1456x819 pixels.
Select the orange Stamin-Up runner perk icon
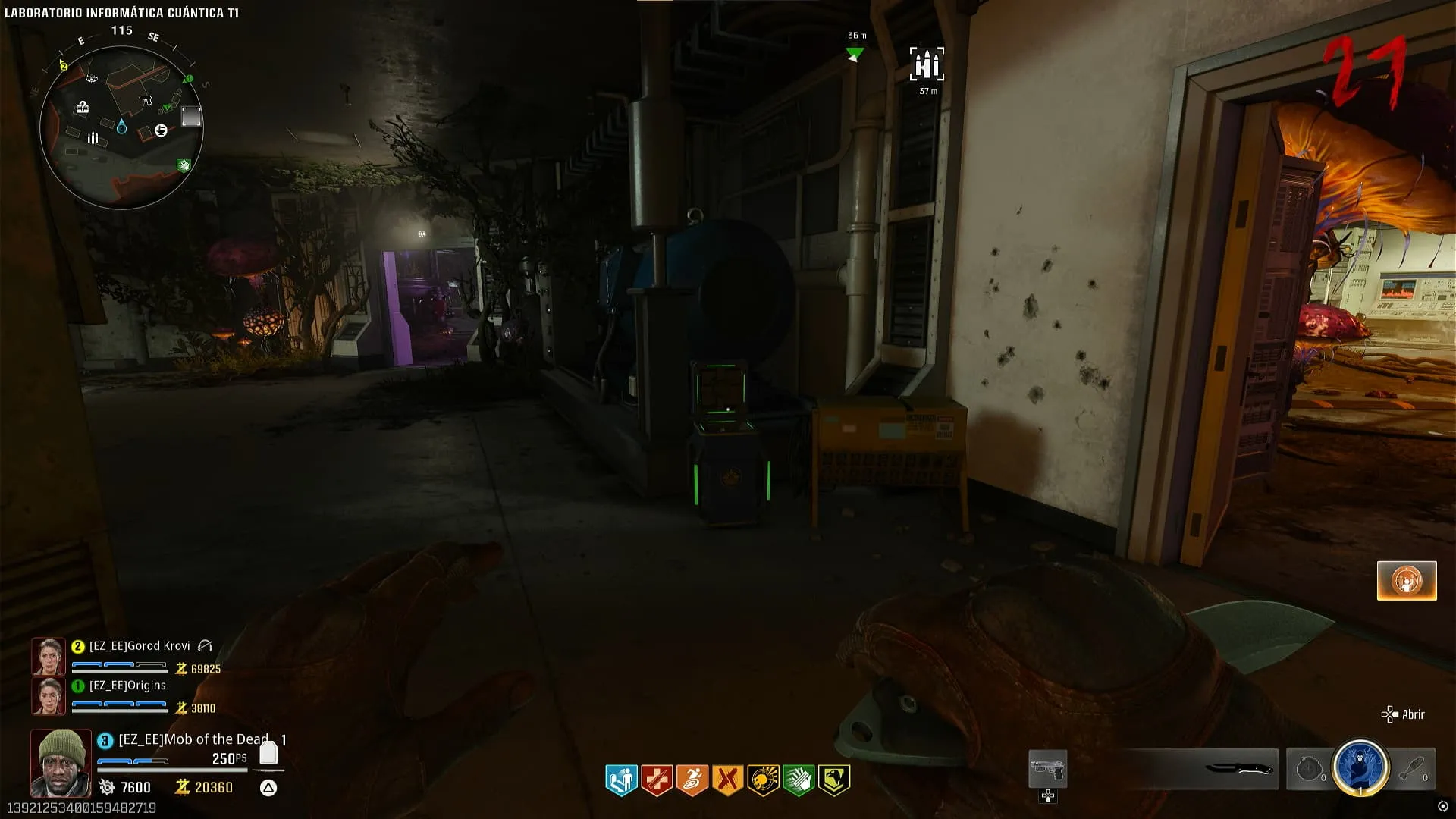tap(692, 780)
